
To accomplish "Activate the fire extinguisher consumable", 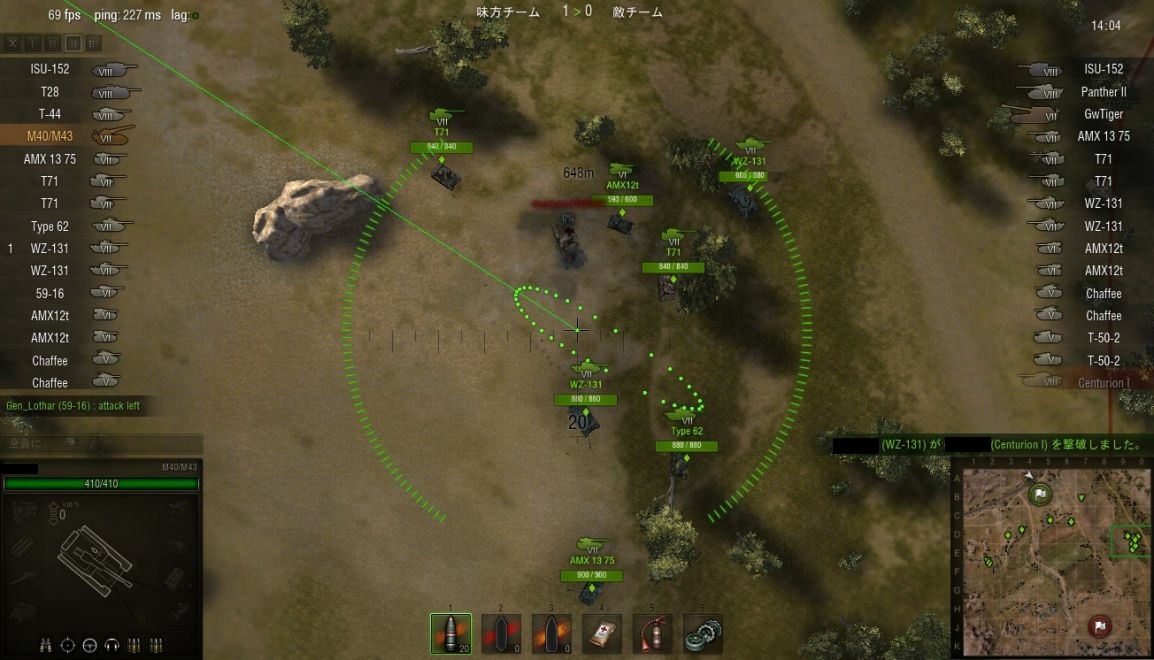I will pos(652,634).
